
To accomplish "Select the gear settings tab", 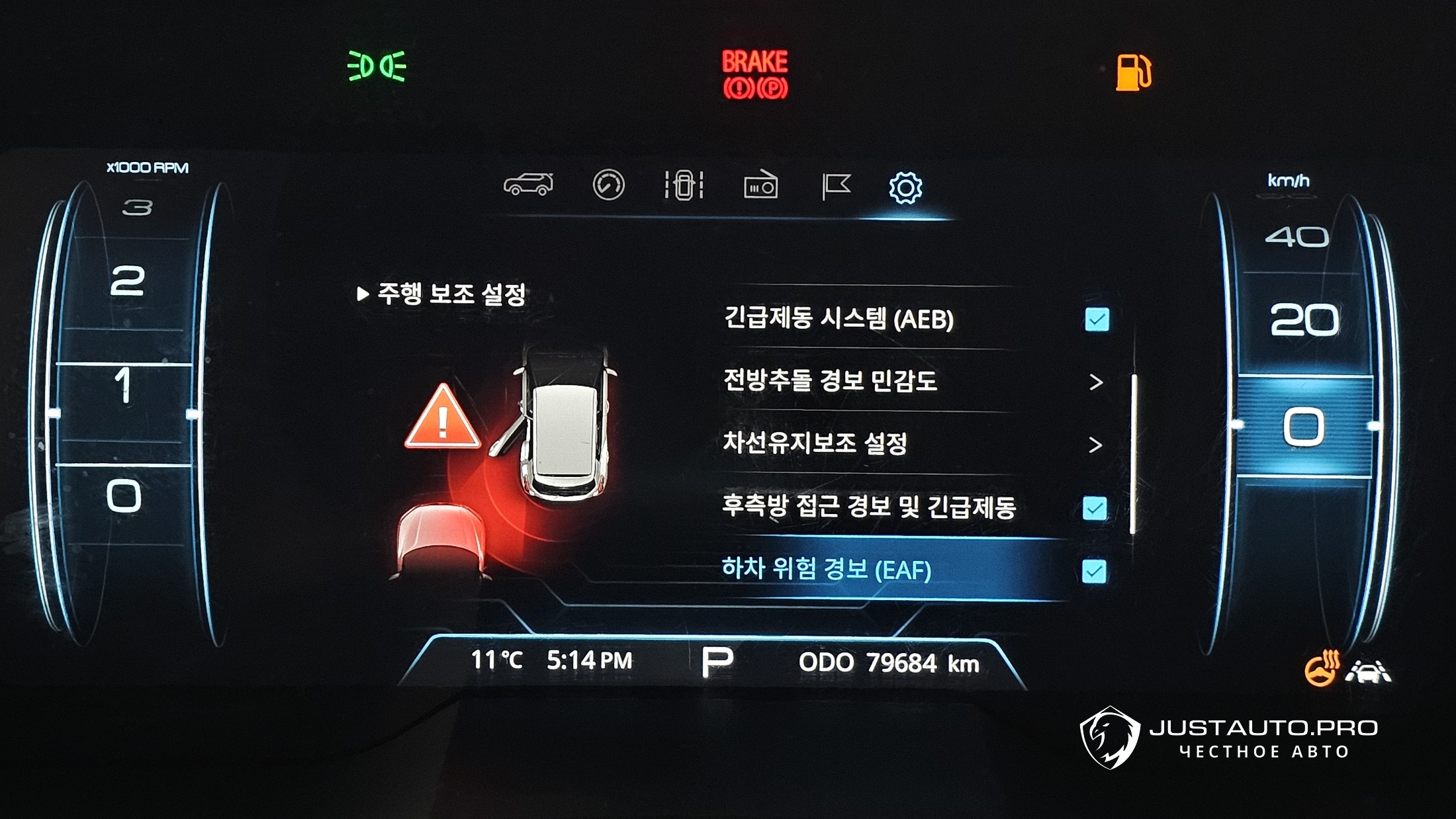I will (x=905, y=188).
